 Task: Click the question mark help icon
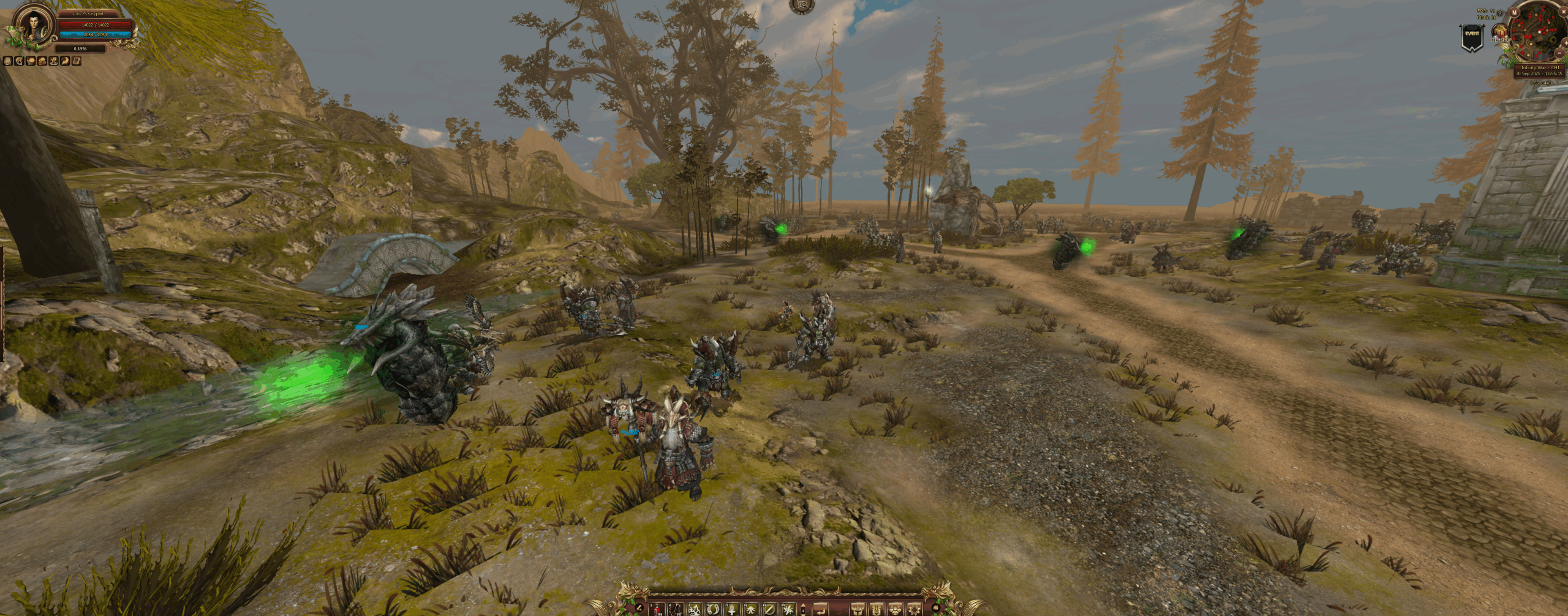click(x=1499, y=13)
